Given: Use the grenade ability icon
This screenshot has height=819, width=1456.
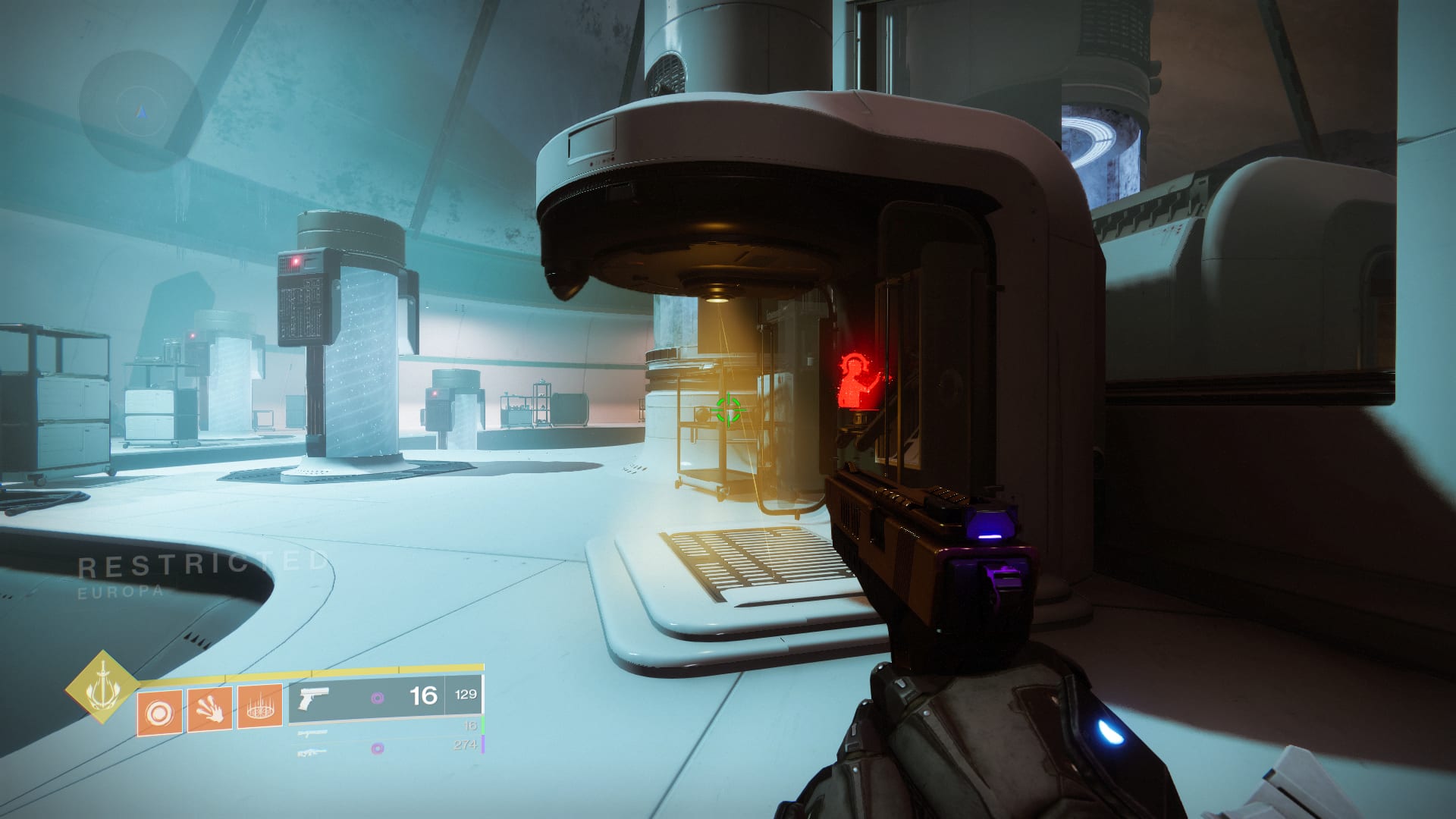Looking at the screenshot, I should tap(159, 713).
